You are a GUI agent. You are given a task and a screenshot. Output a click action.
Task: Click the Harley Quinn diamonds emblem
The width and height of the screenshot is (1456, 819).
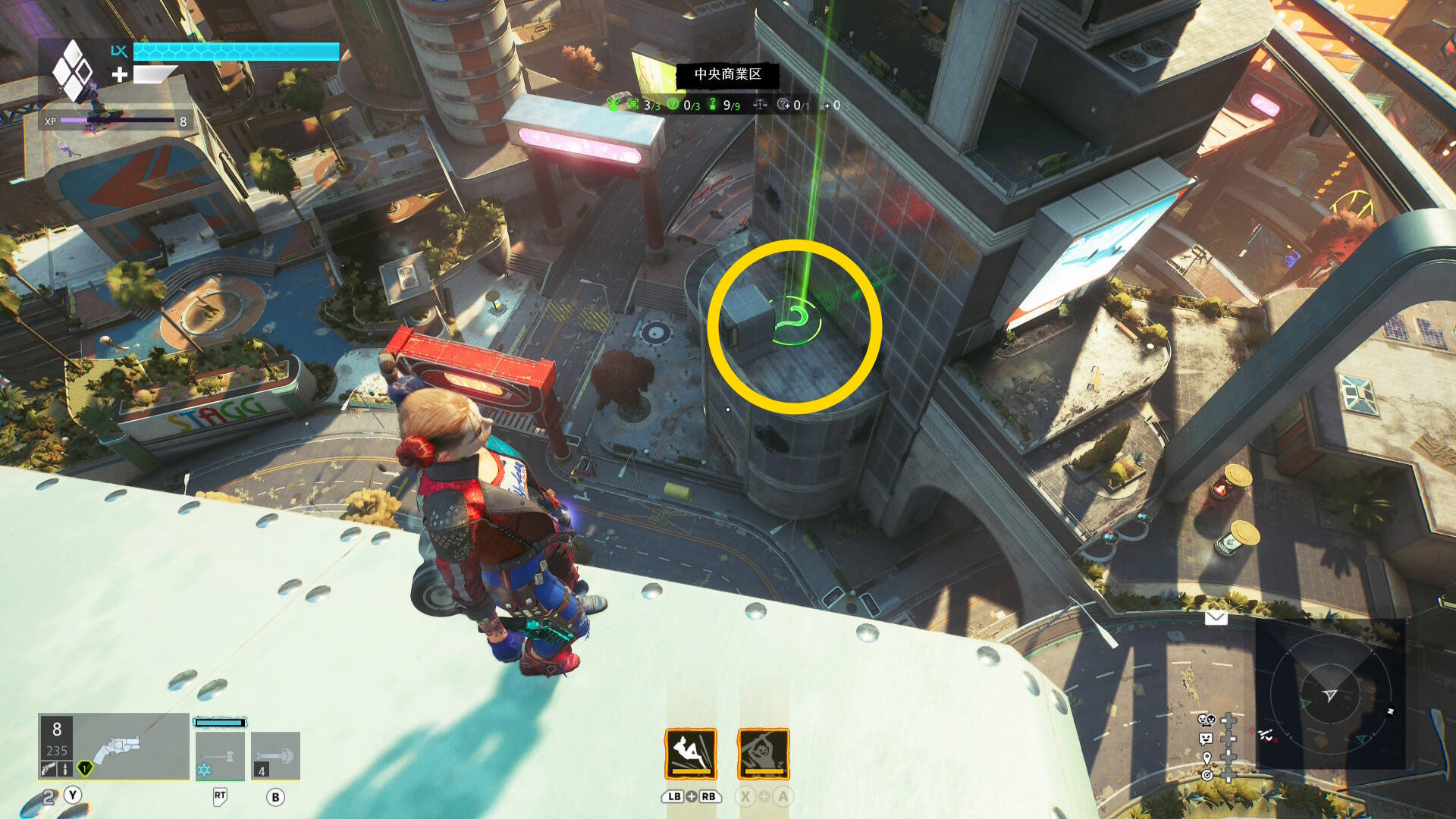tap(72, 71)
